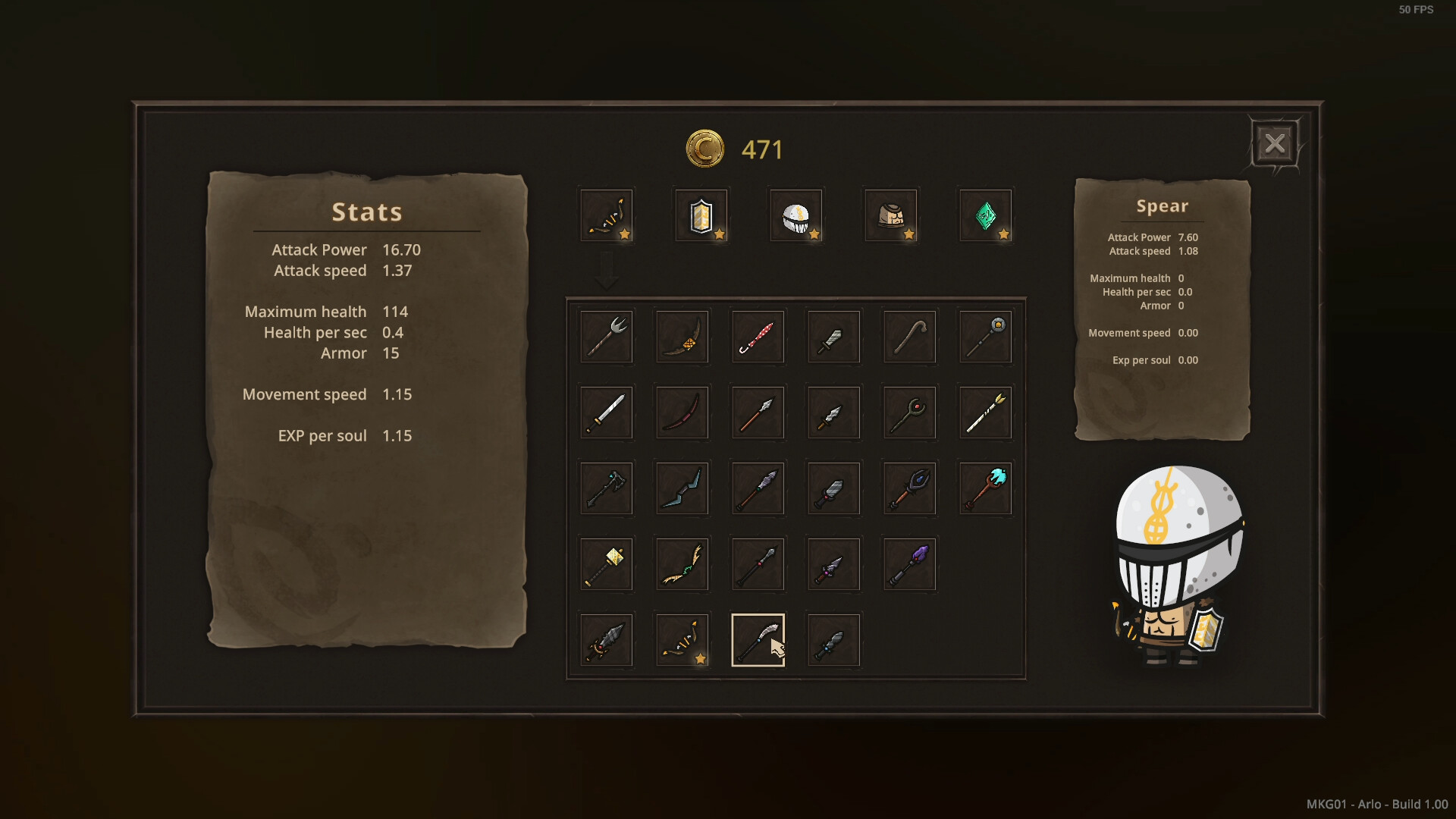The width and height of the screenshot is (1456, 819).
Task: Click the golden hammer weapon icon
Action: coord(606,564)
